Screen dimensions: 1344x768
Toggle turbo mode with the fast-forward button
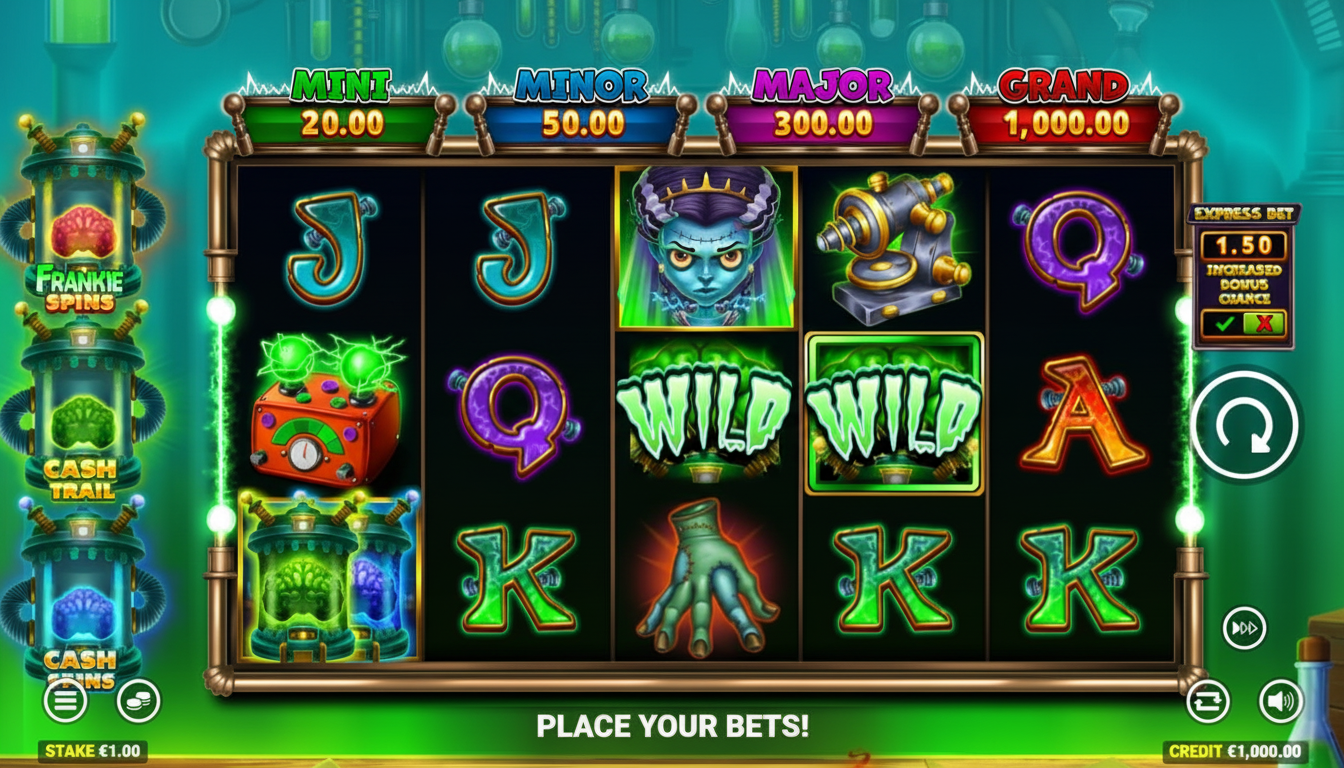(x=1244, y=628)
